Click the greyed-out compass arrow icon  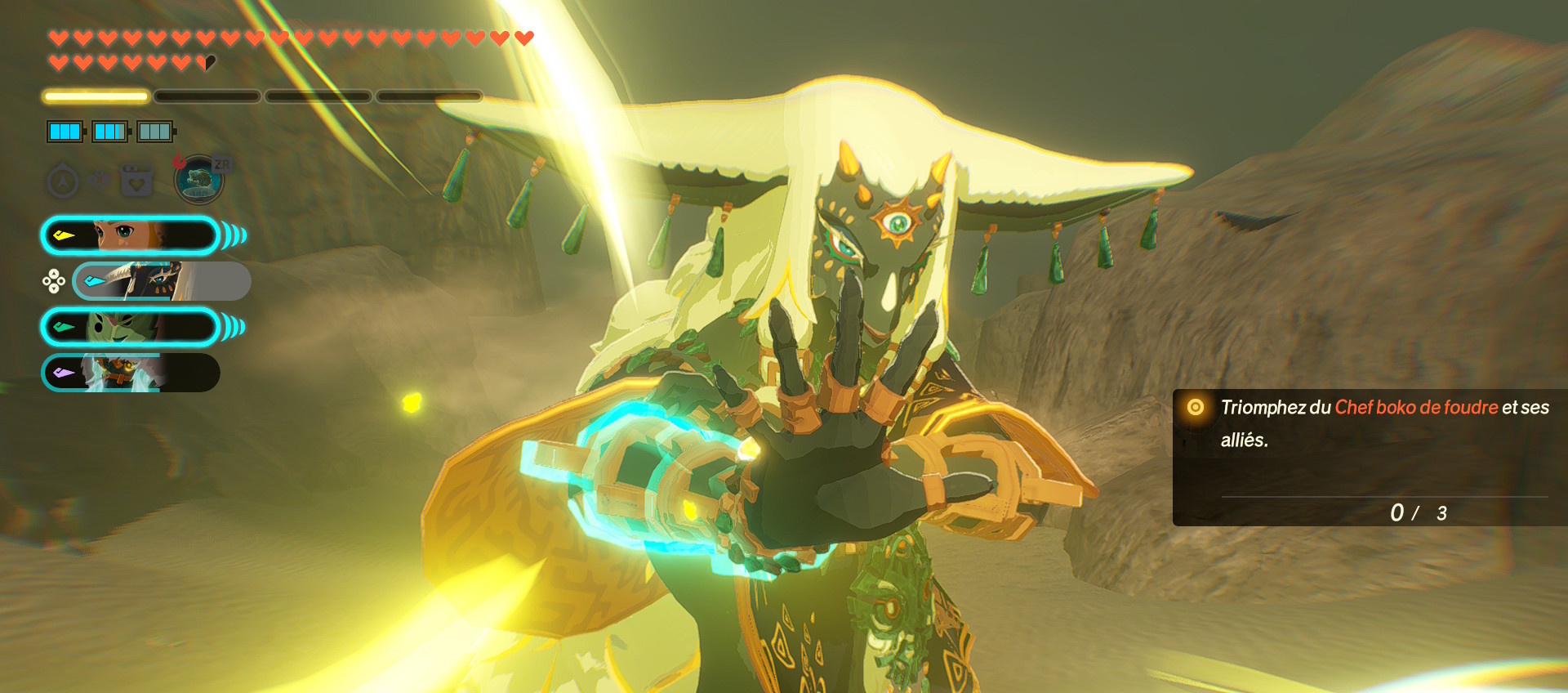63,181
